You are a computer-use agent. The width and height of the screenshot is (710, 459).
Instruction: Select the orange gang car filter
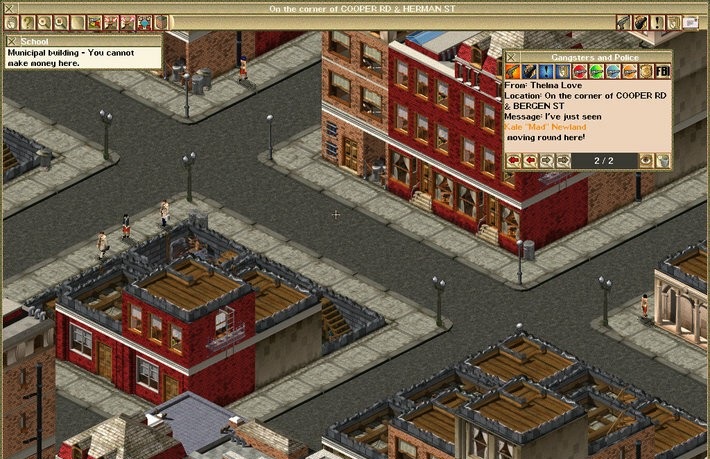click(x=629, y=72)
